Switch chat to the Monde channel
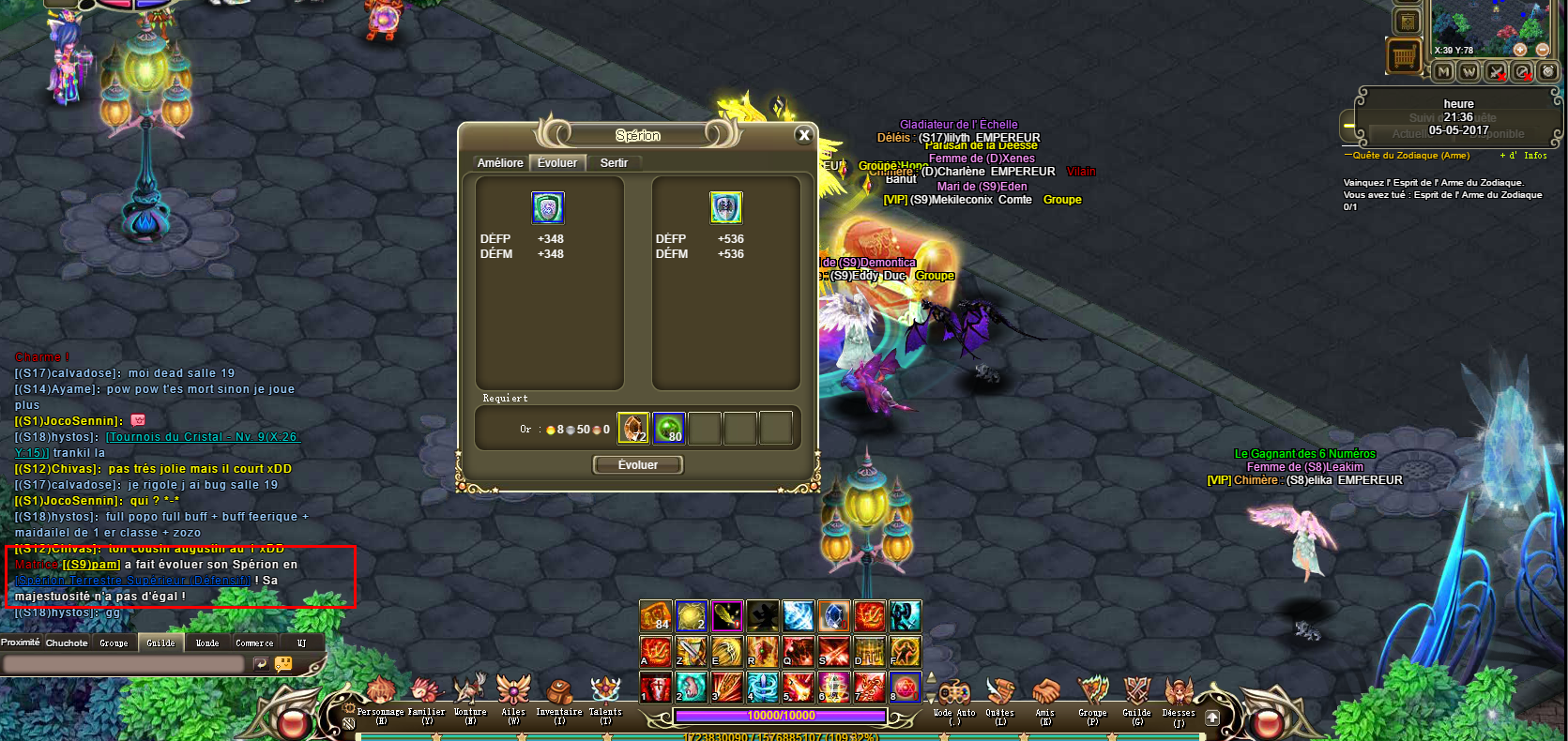Image resolution: width=1568 pixels, height=741 pixels. coord(207,643)
